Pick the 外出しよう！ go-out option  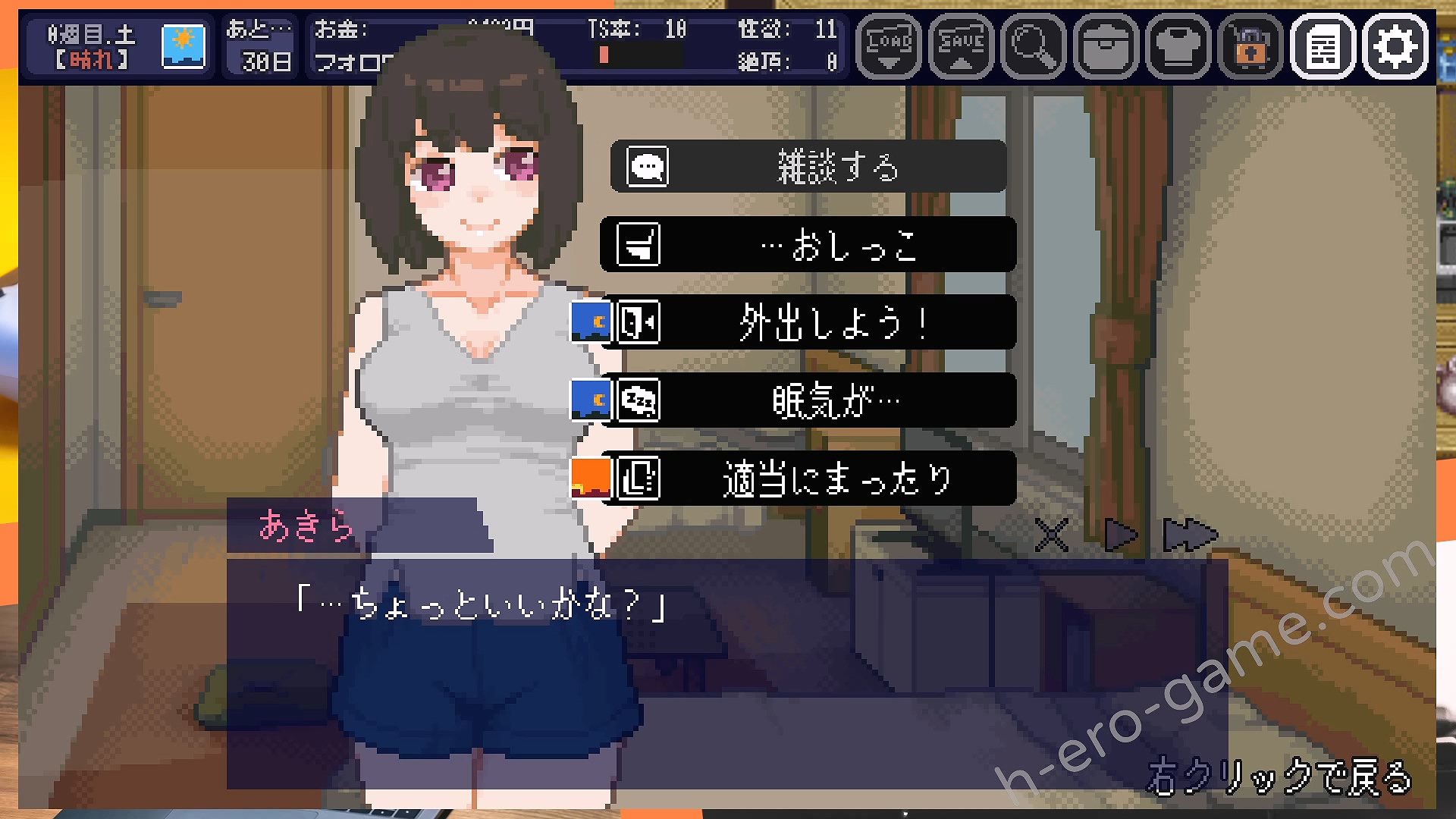[x=808, y=323]
